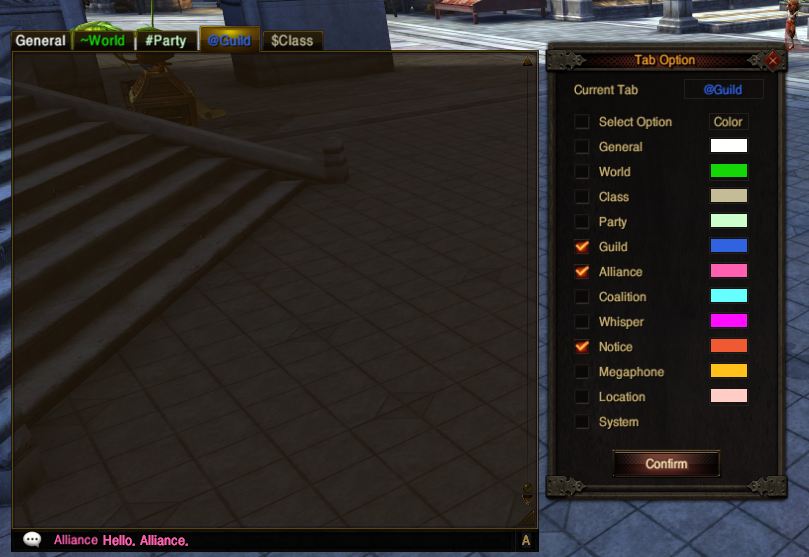Change the pink Alliance color swatch
The height and width of the screenshot is (557, 809).
(728, 271)
